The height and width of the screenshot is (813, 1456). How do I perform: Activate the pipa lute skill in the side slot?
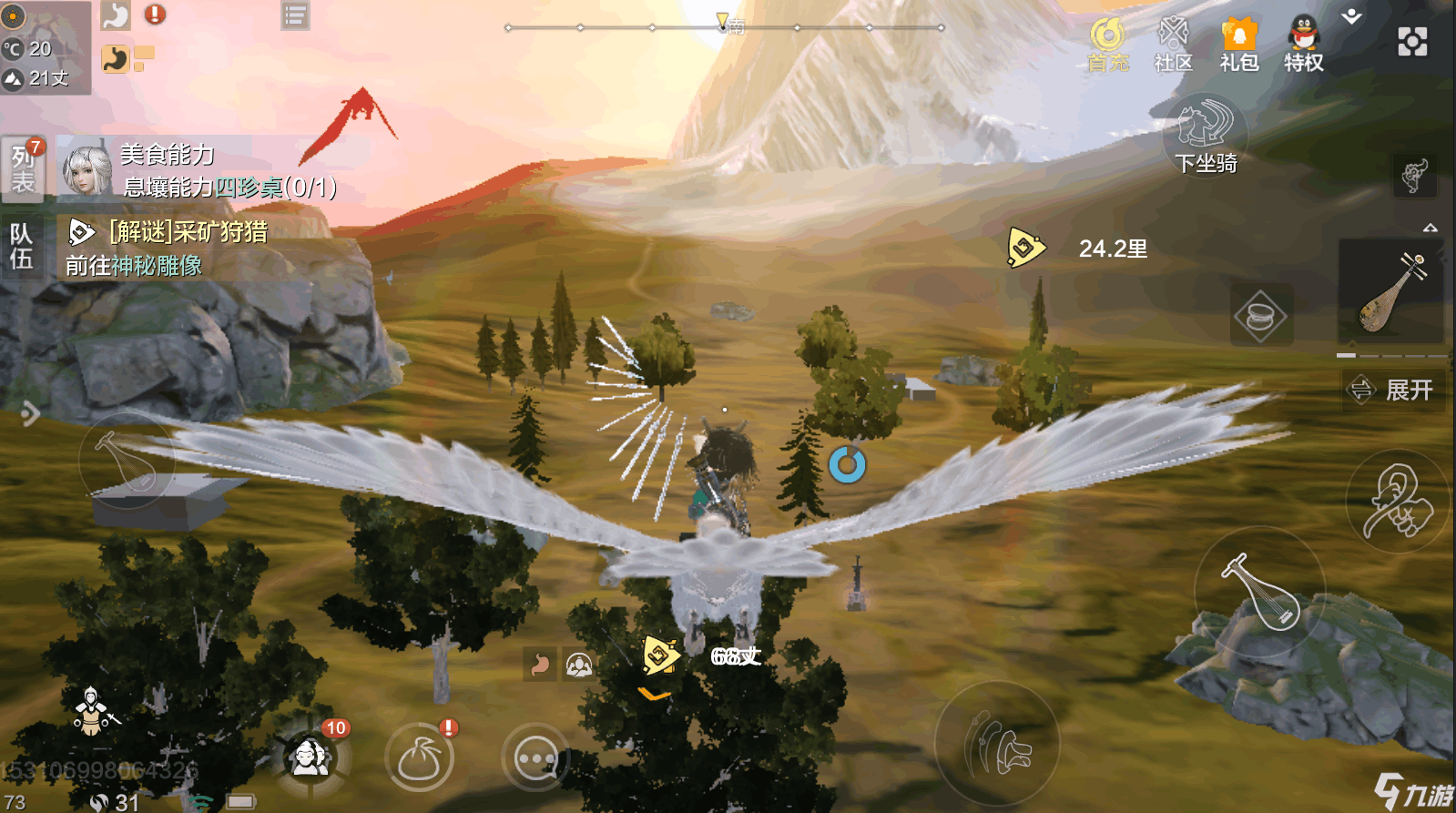pyautogui.click(x=1390, y=293)
